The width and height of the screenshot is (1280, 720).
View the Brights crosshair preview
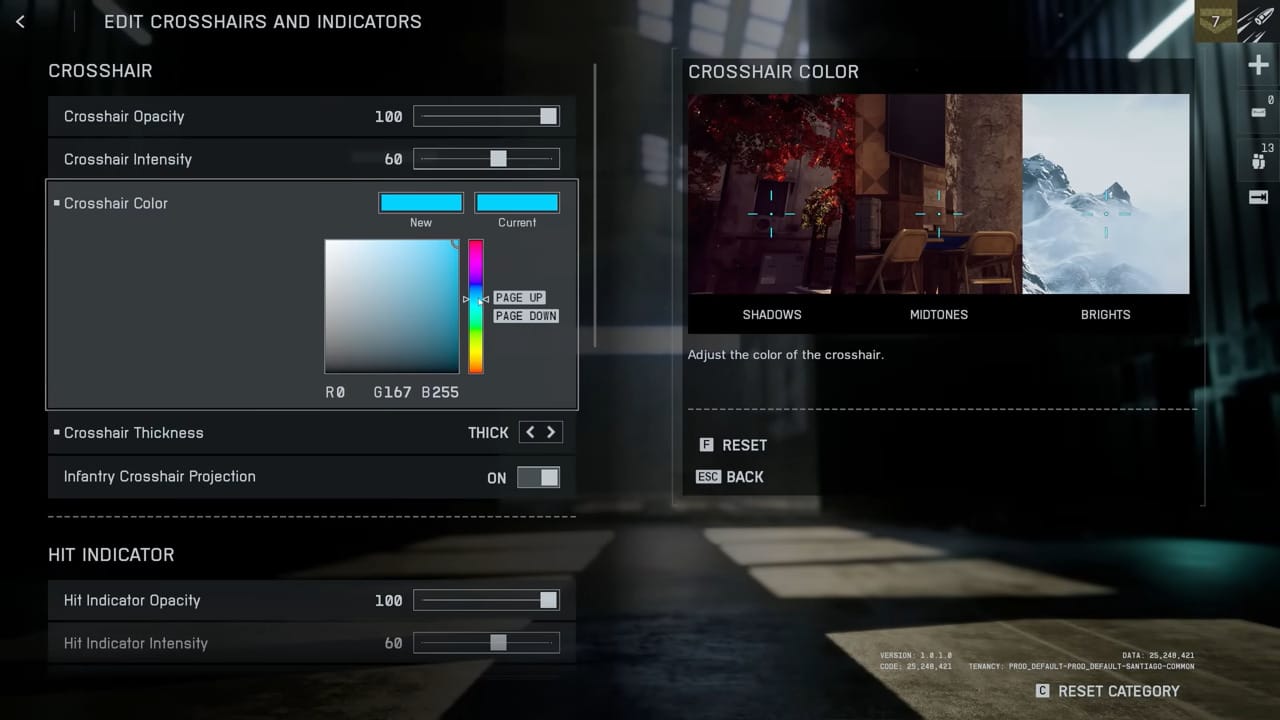click(1105, 194)
